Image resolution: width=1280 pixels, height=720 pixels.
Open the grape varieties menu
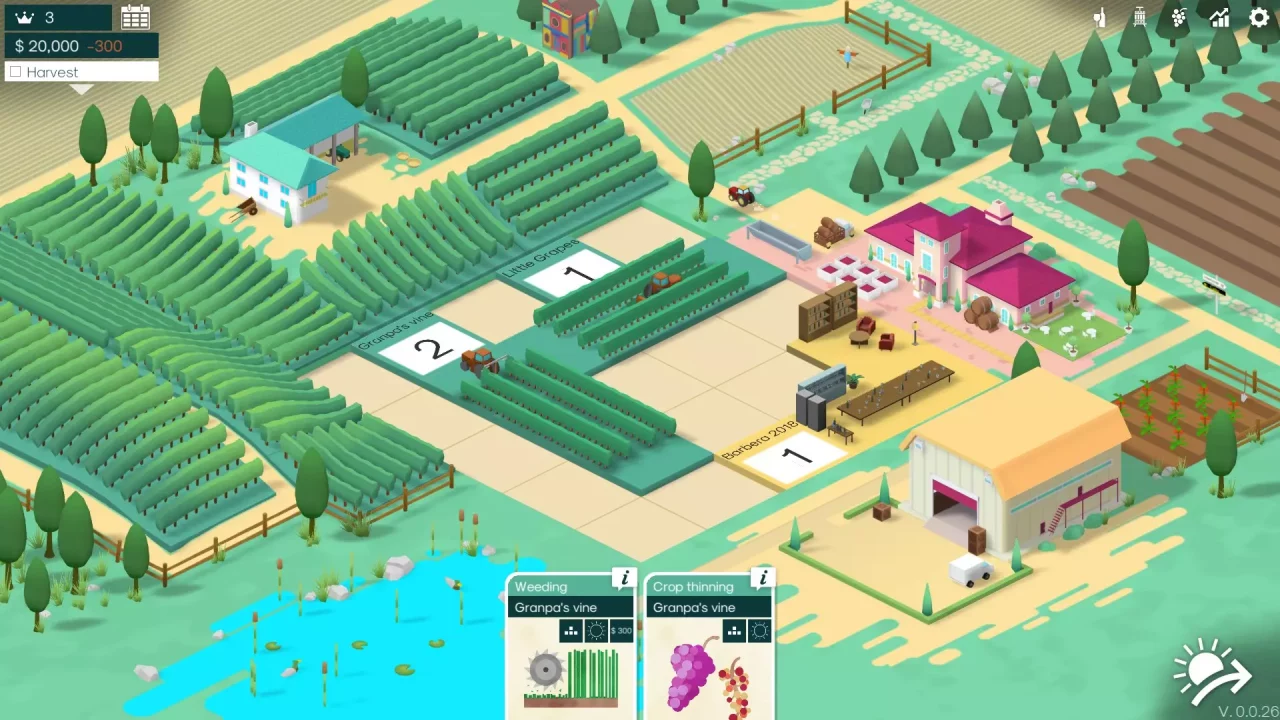click(x=1178, y=17)
